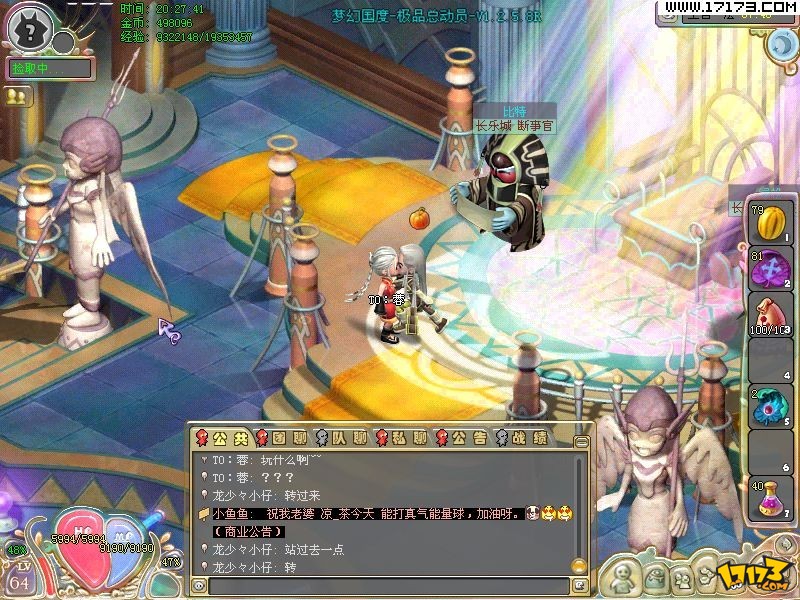Viewport: 800px width, 600px height.
Task: Click the 捡取中 pickup status box
Action: tap(50, 69)
